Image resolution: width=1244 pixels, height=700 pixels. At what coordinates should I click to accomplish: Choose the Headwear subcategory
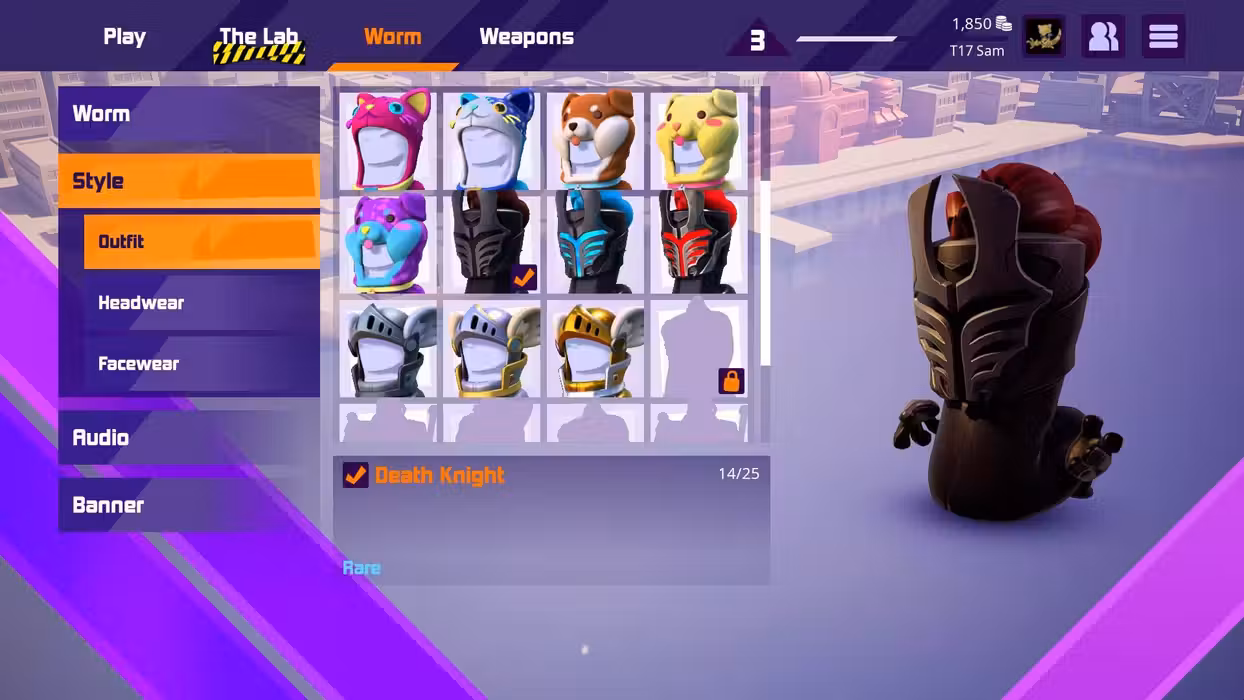tap(200, 303)
